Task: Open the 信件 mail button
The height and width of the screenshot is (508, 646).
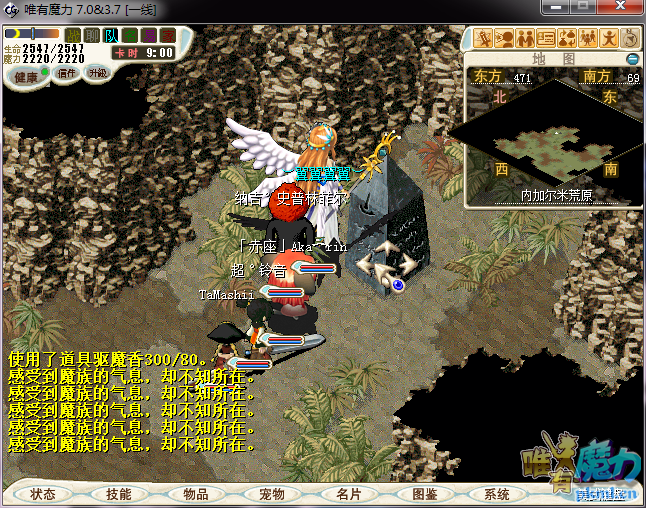Action: click(67, 73)
